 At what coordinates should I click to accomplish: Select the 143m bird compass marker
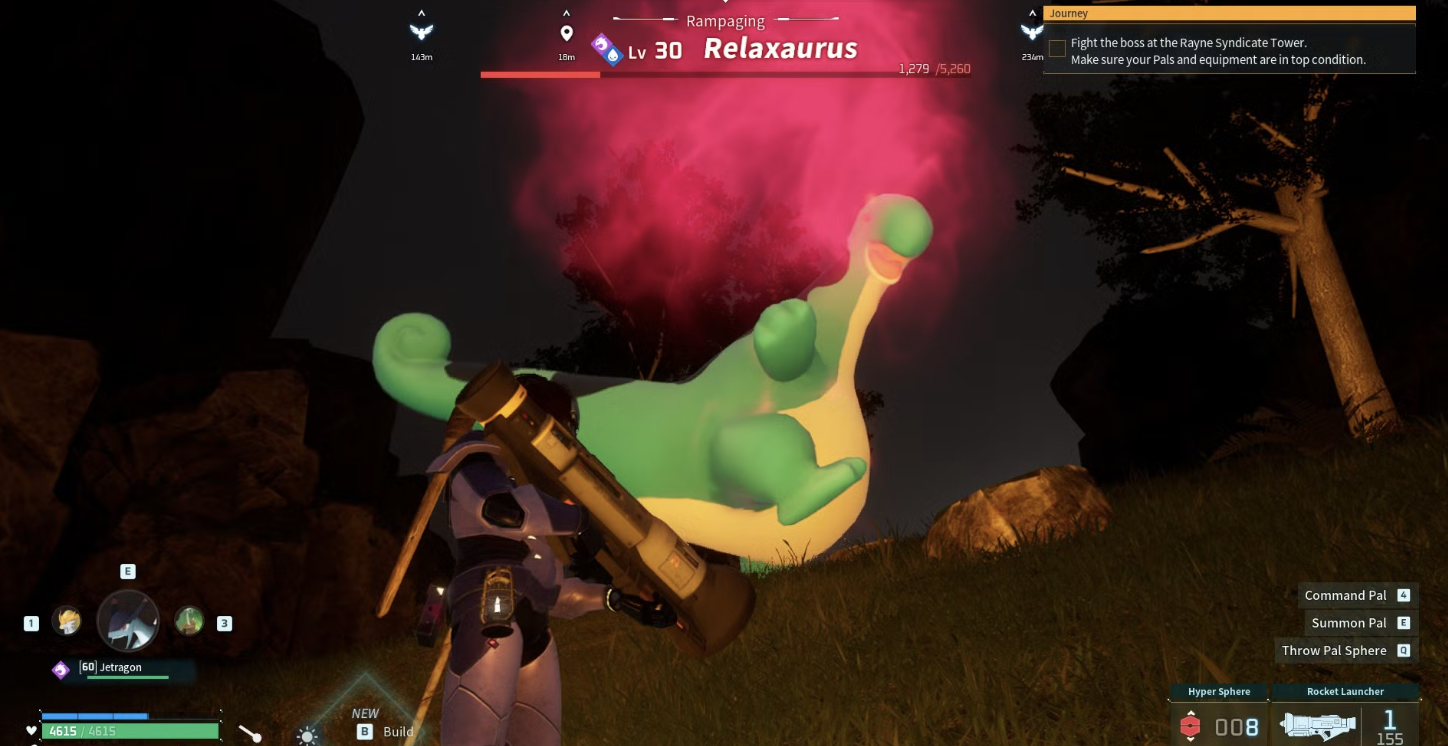click(421, 33)
